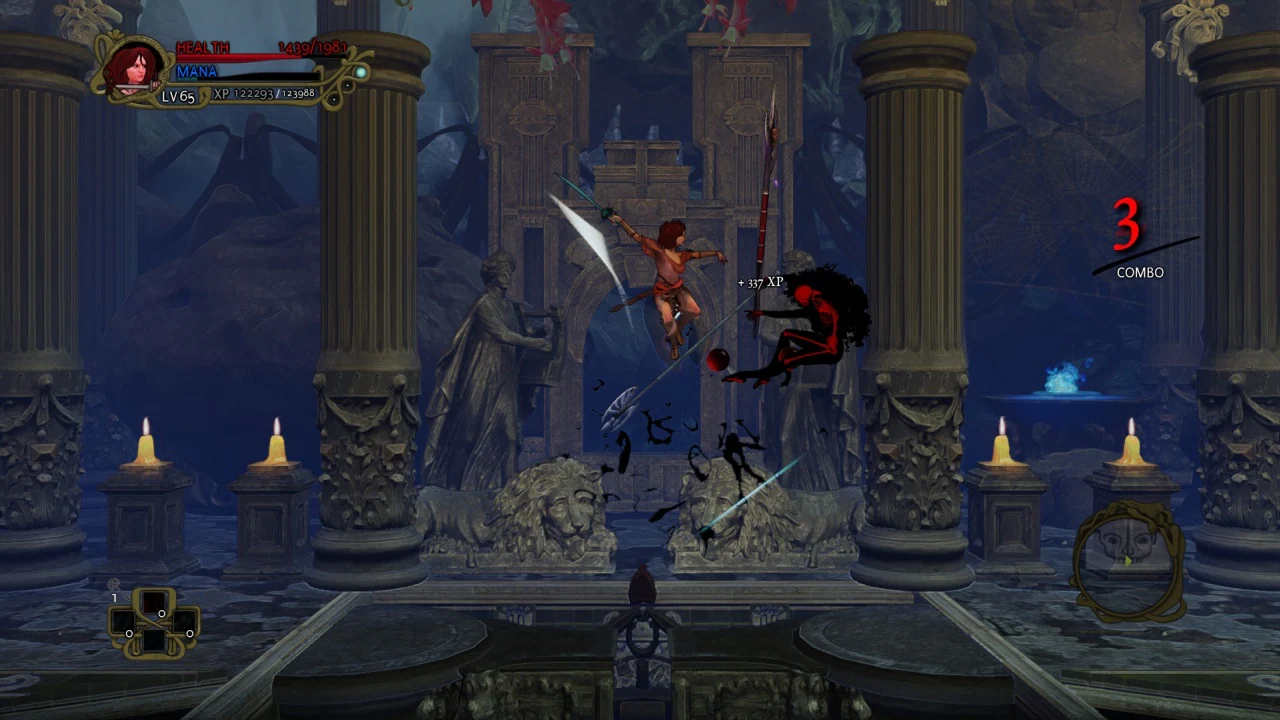
Task: Select the key icon above the item cross
Action: (114, 583)
